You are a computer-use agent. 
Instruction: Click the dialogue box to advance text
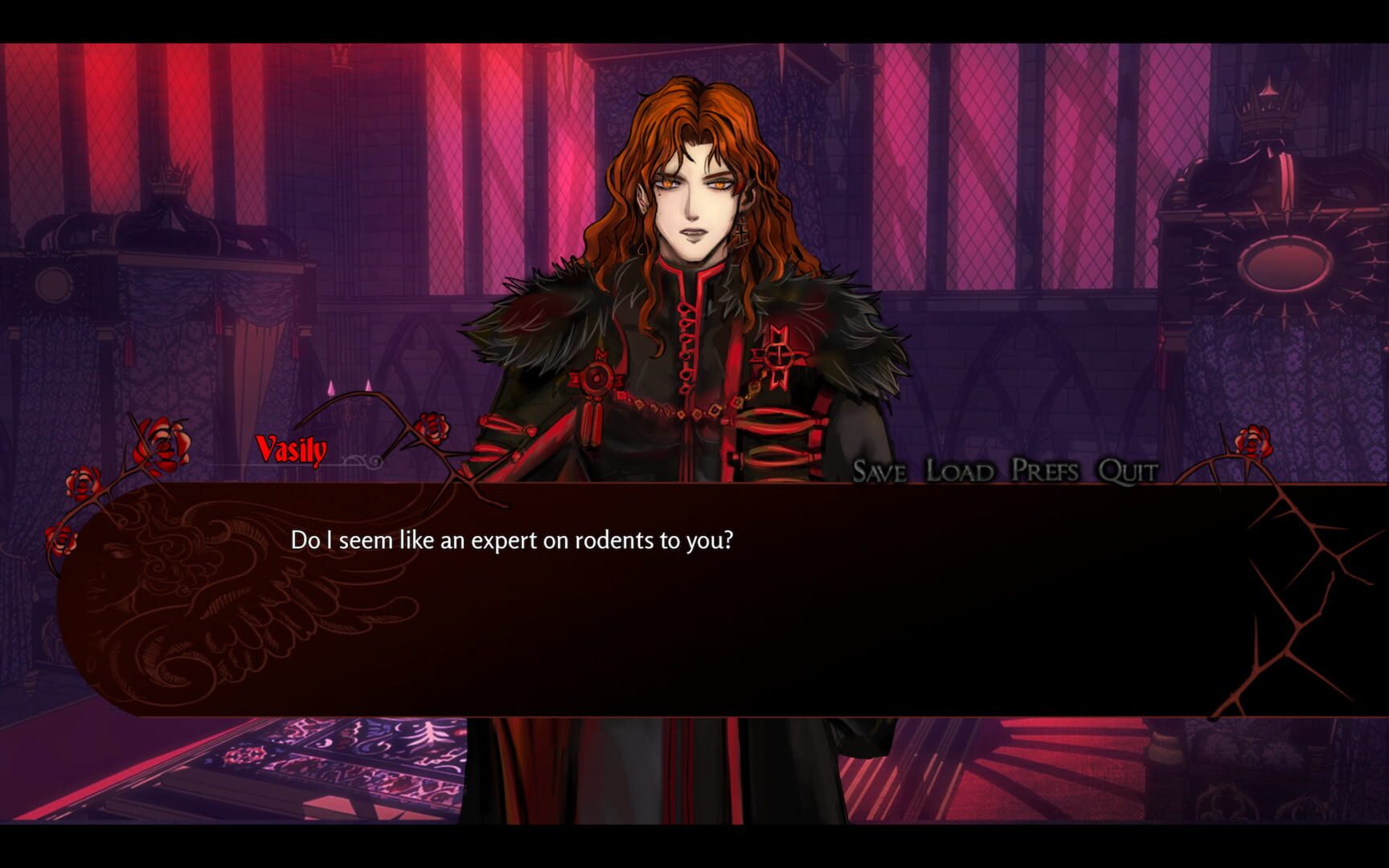point(691,611)
